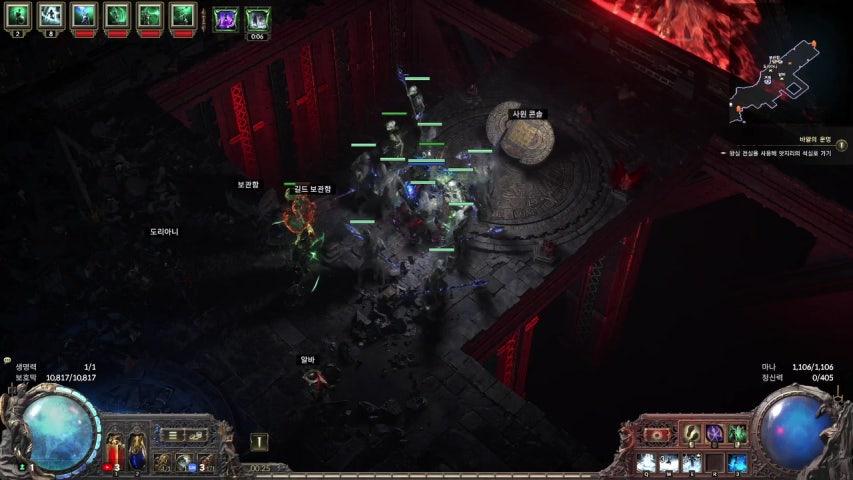This screenshot has height=480, width=853.
Task: Cast the frost skill bound to Q
Action: (x=646, y=463)
